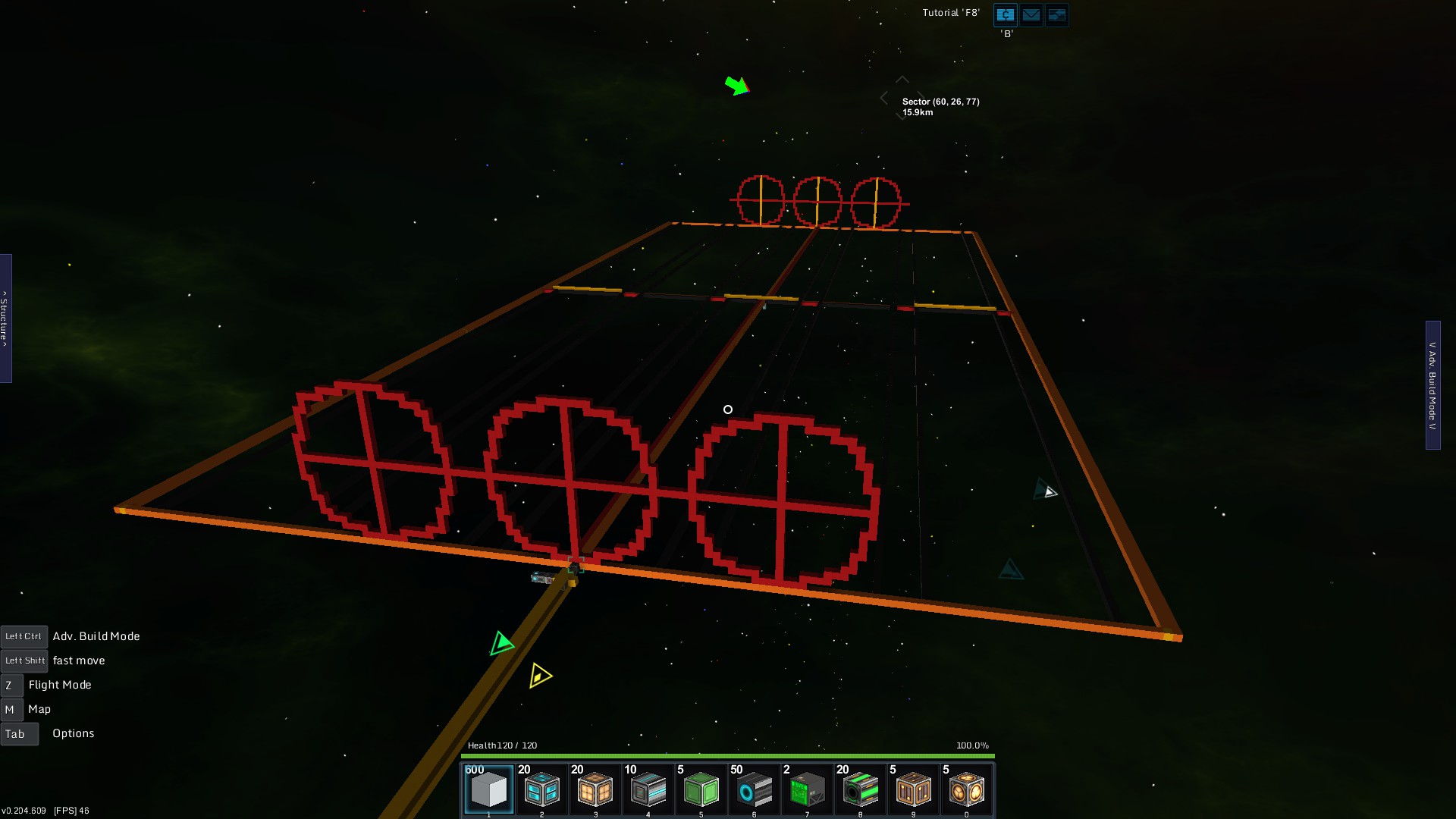Select the green screen computer block

[807, 789]
